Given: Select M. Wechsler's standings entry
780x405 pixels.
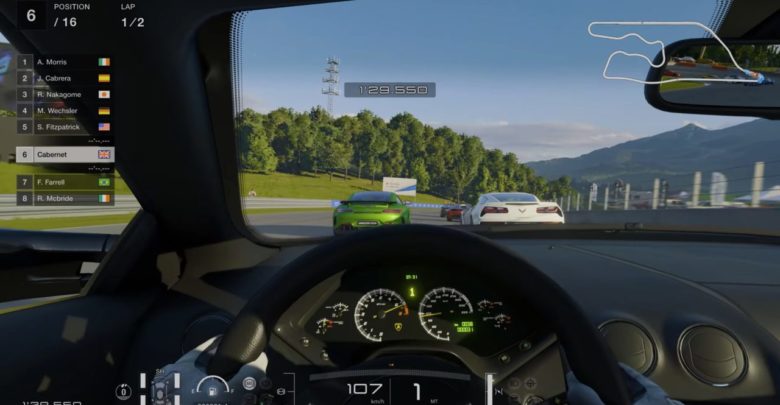Looking at the screenshot, I should (64, 111).
